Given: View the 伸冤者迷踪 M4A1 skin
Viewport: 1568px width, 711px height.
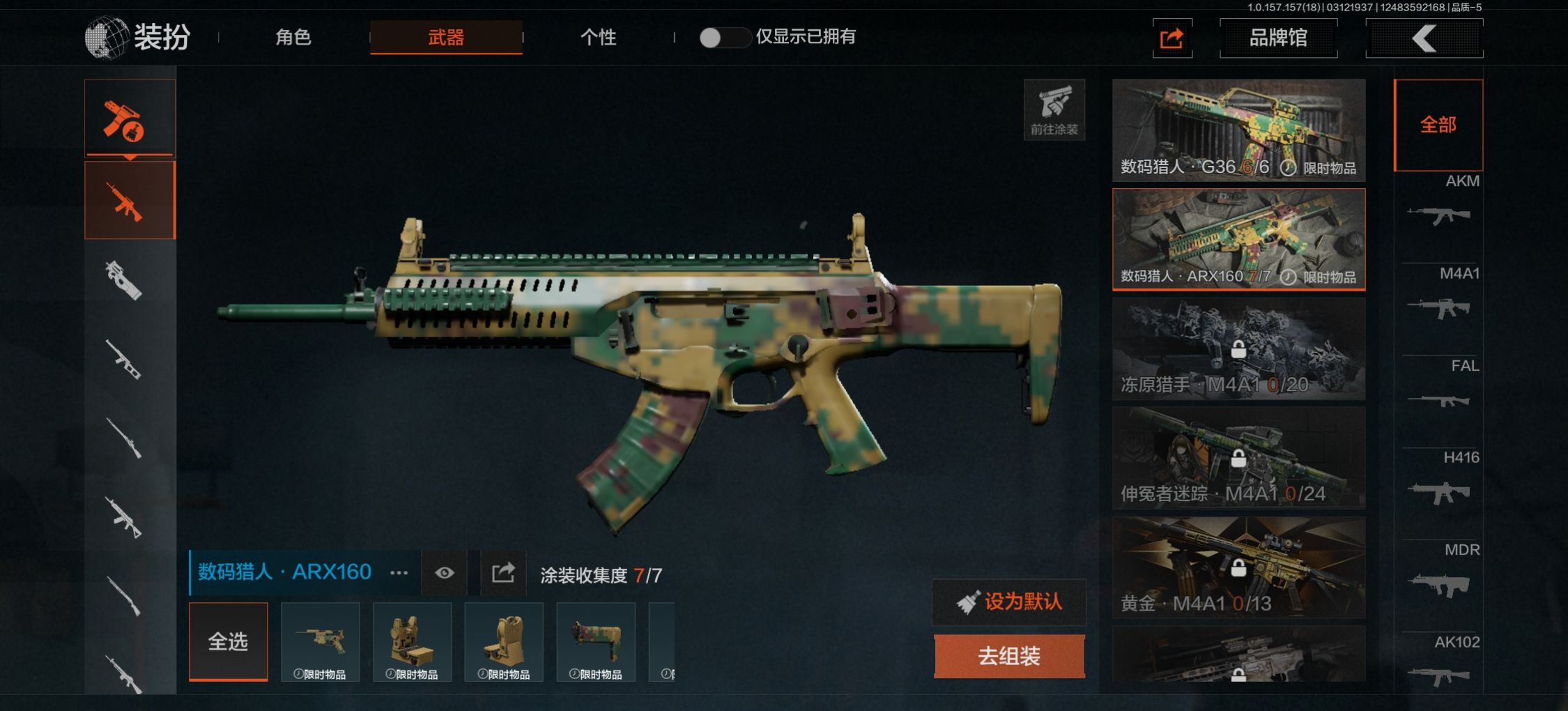Looking at the screenshot, I should click(1238, 458).
